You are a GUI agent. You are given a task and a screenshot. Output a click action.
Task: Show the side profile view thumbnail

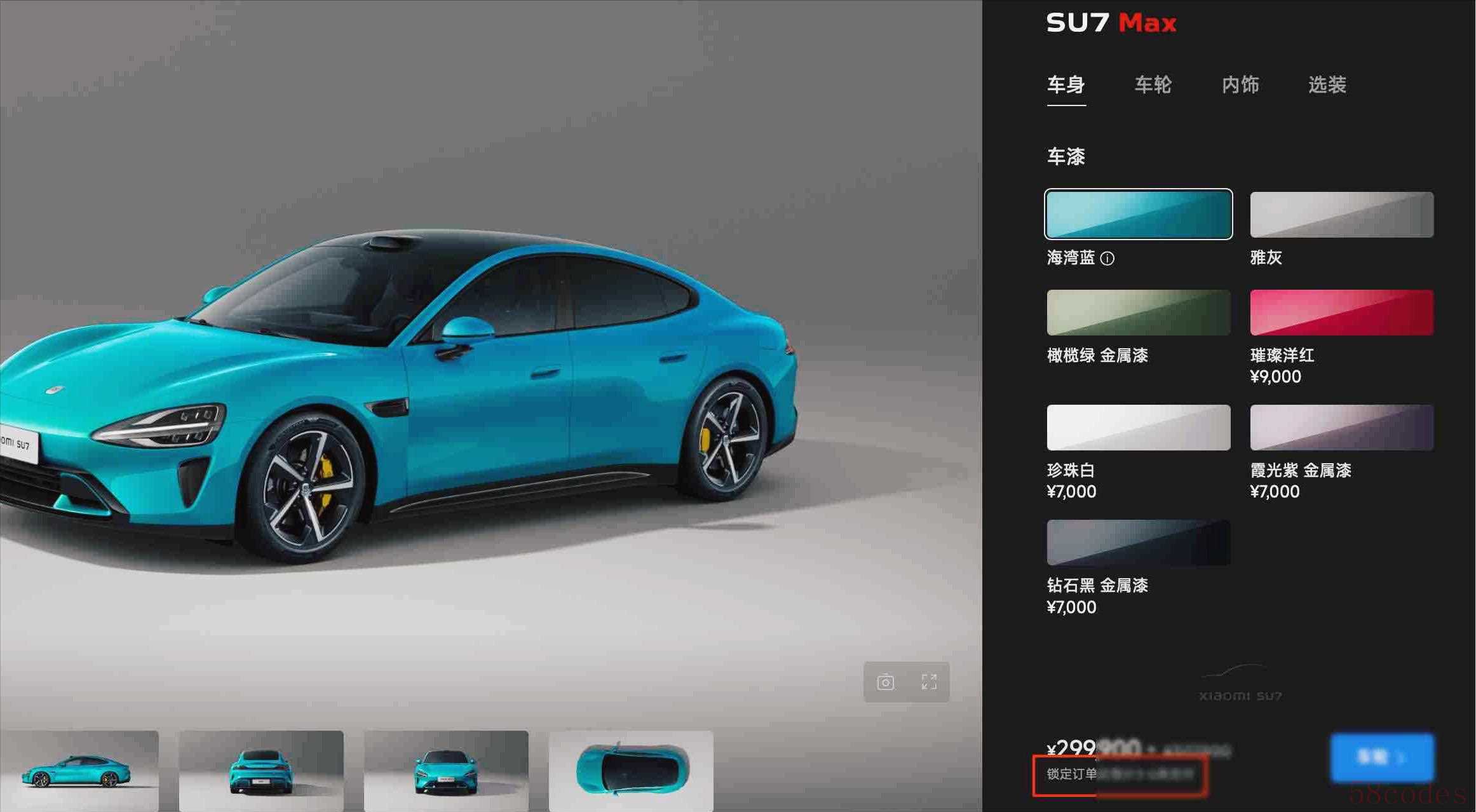tap(79, 770)
